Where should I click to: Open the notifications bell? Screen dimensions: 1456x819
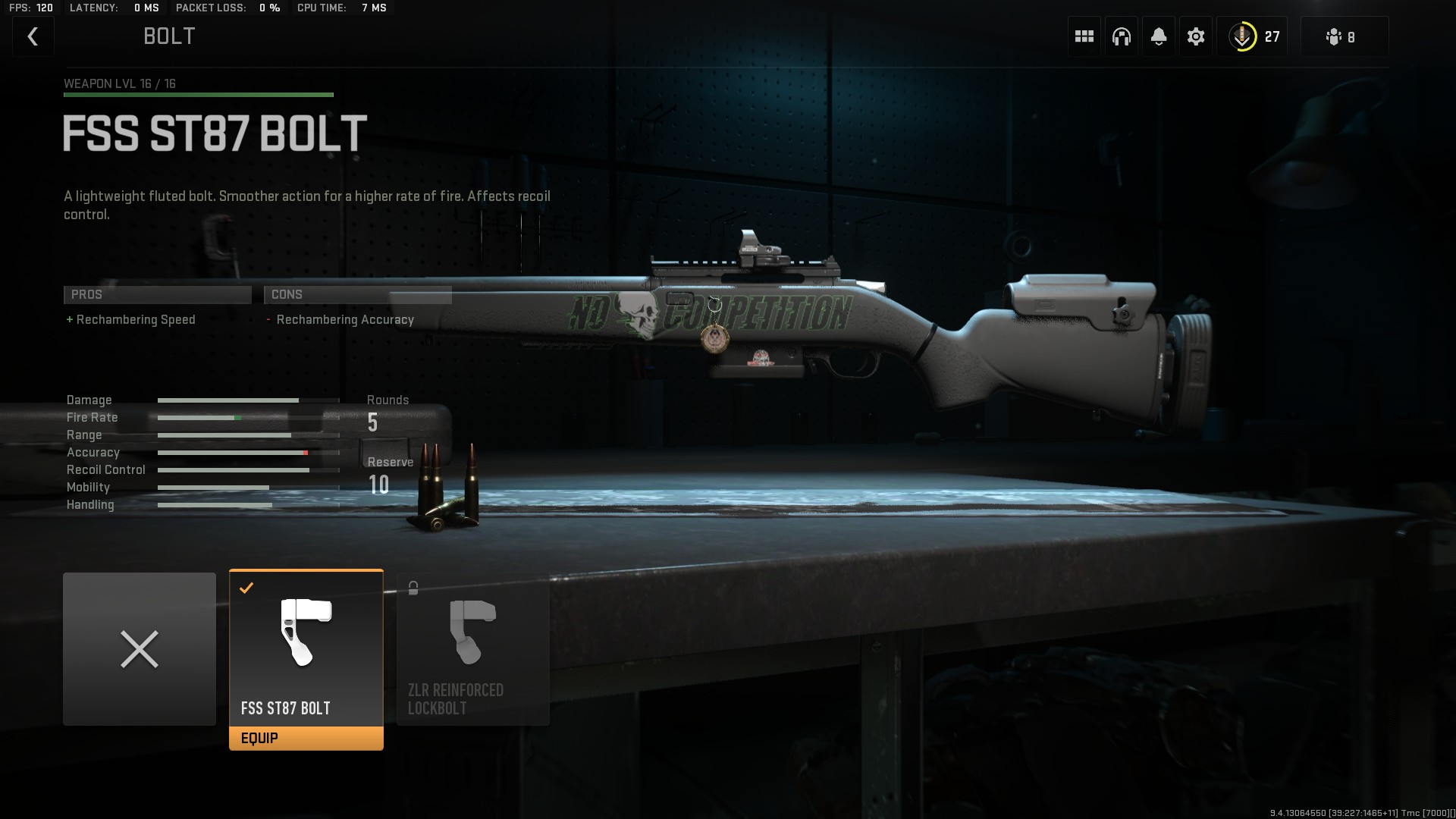click(1159, 36)
